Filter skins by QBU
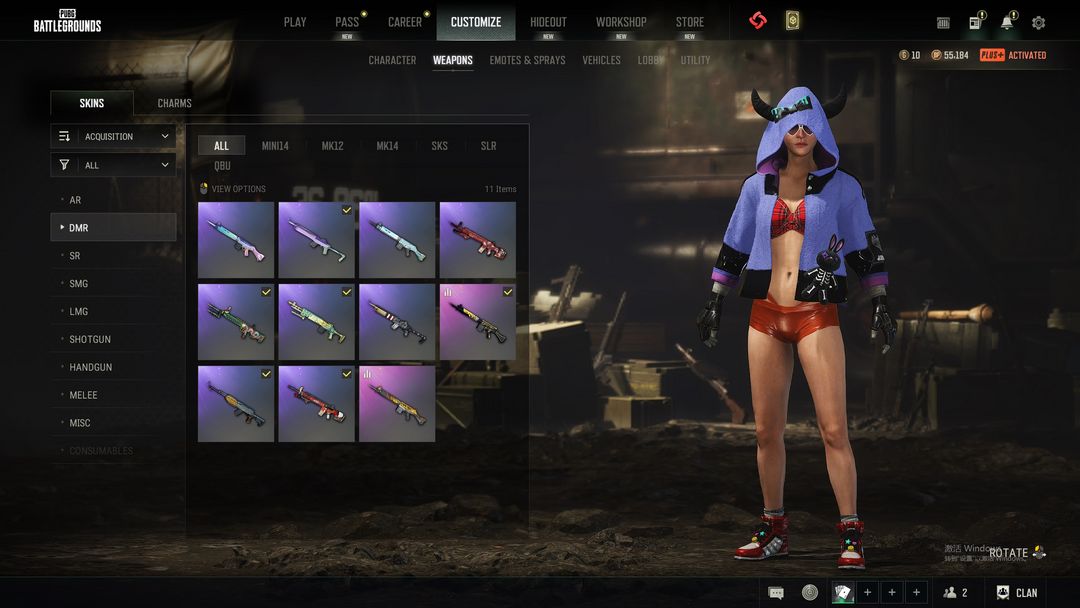Screen dimensions: 1080x608 [x=222, y=166]
